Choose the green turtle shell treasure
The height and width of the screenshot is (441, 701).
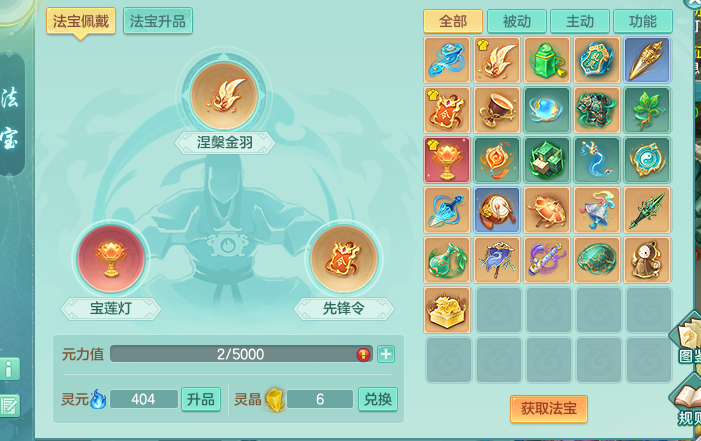pyautogui.click(x=598, y=260)
